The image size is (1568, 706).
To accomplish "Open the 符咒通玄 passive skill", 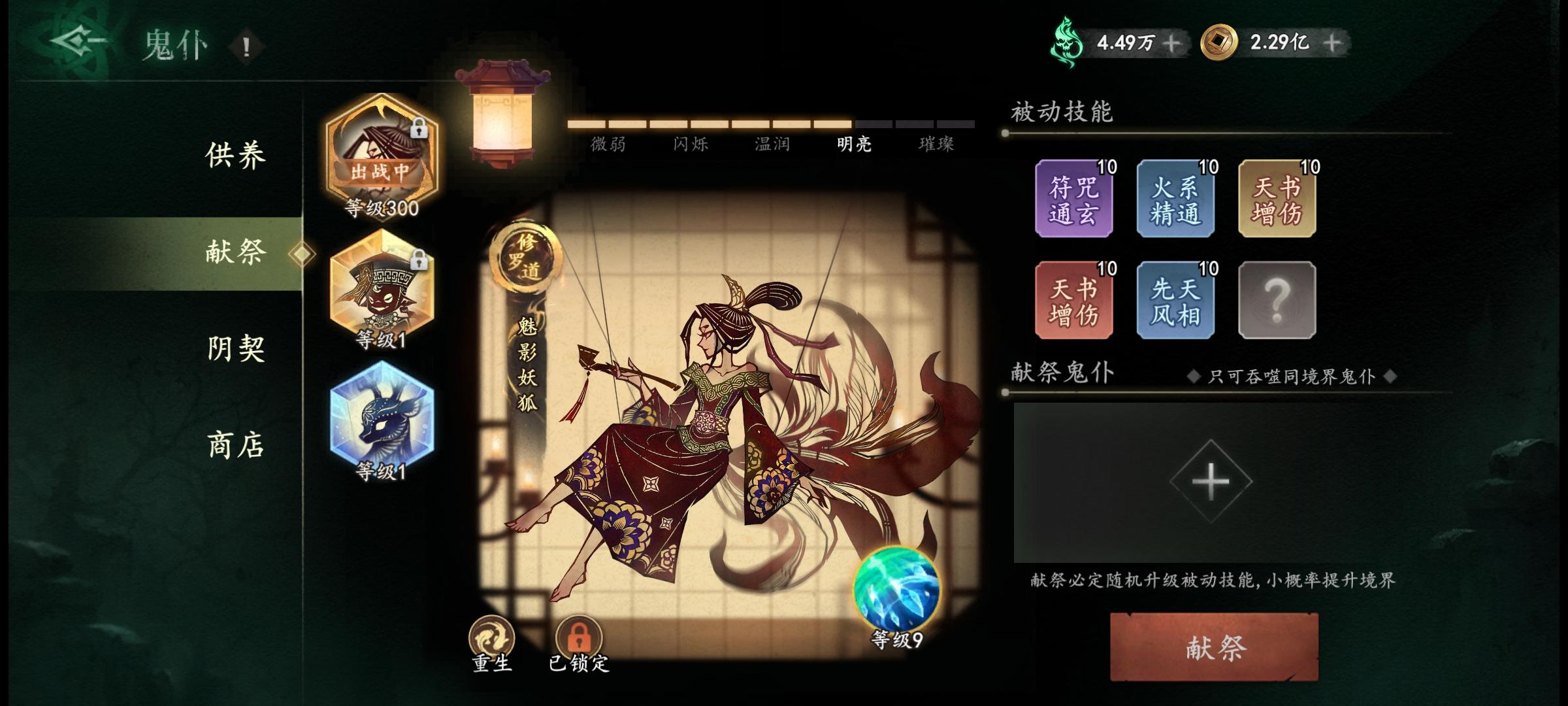I will (x=1073, y=199).
